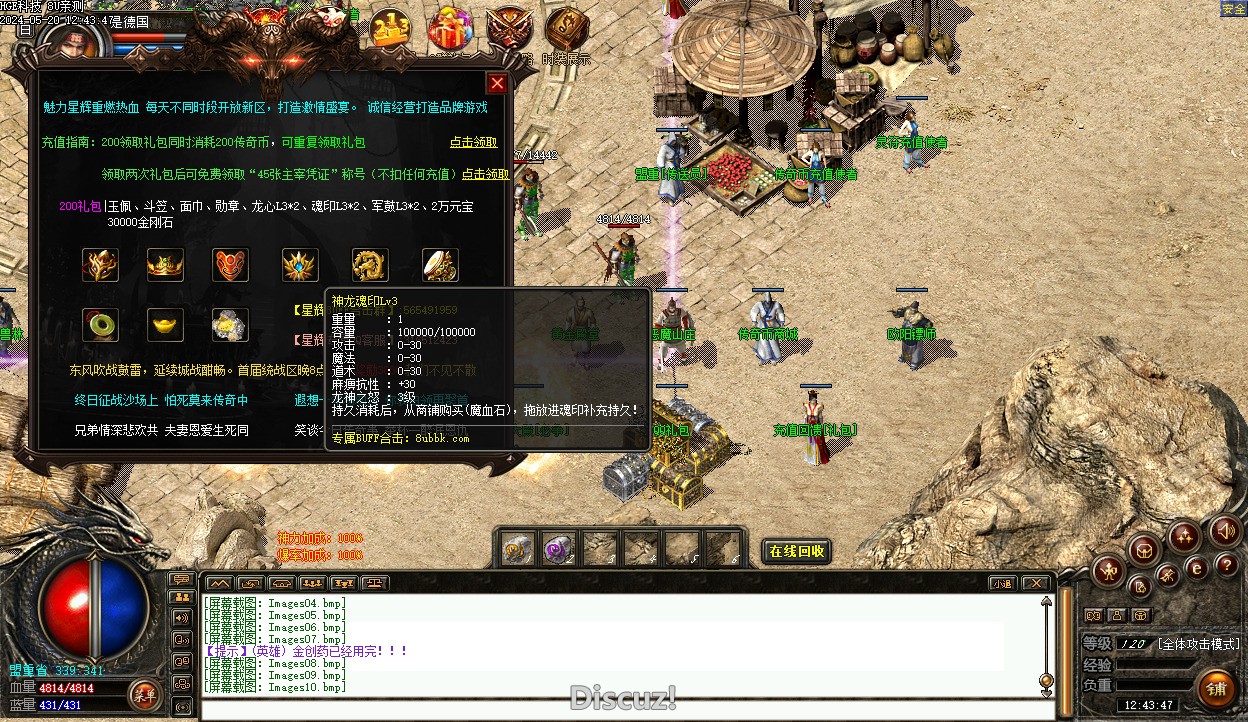Image resolution: width=1248 pixels, height=722 pixels.
Task: Open the round 铺 shop button
Action: (x=1215, y=688)
